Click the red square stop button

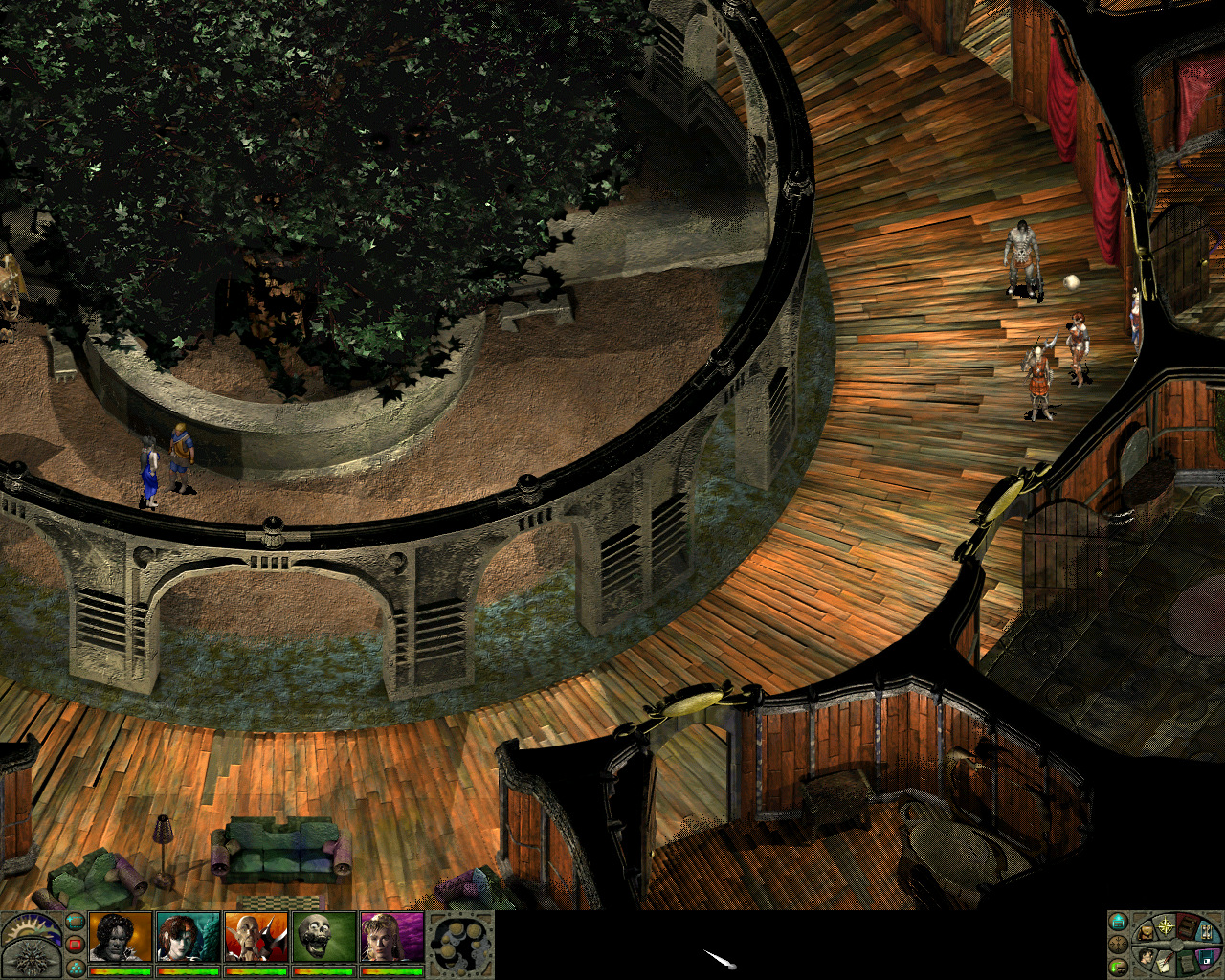tap(76, 945)
